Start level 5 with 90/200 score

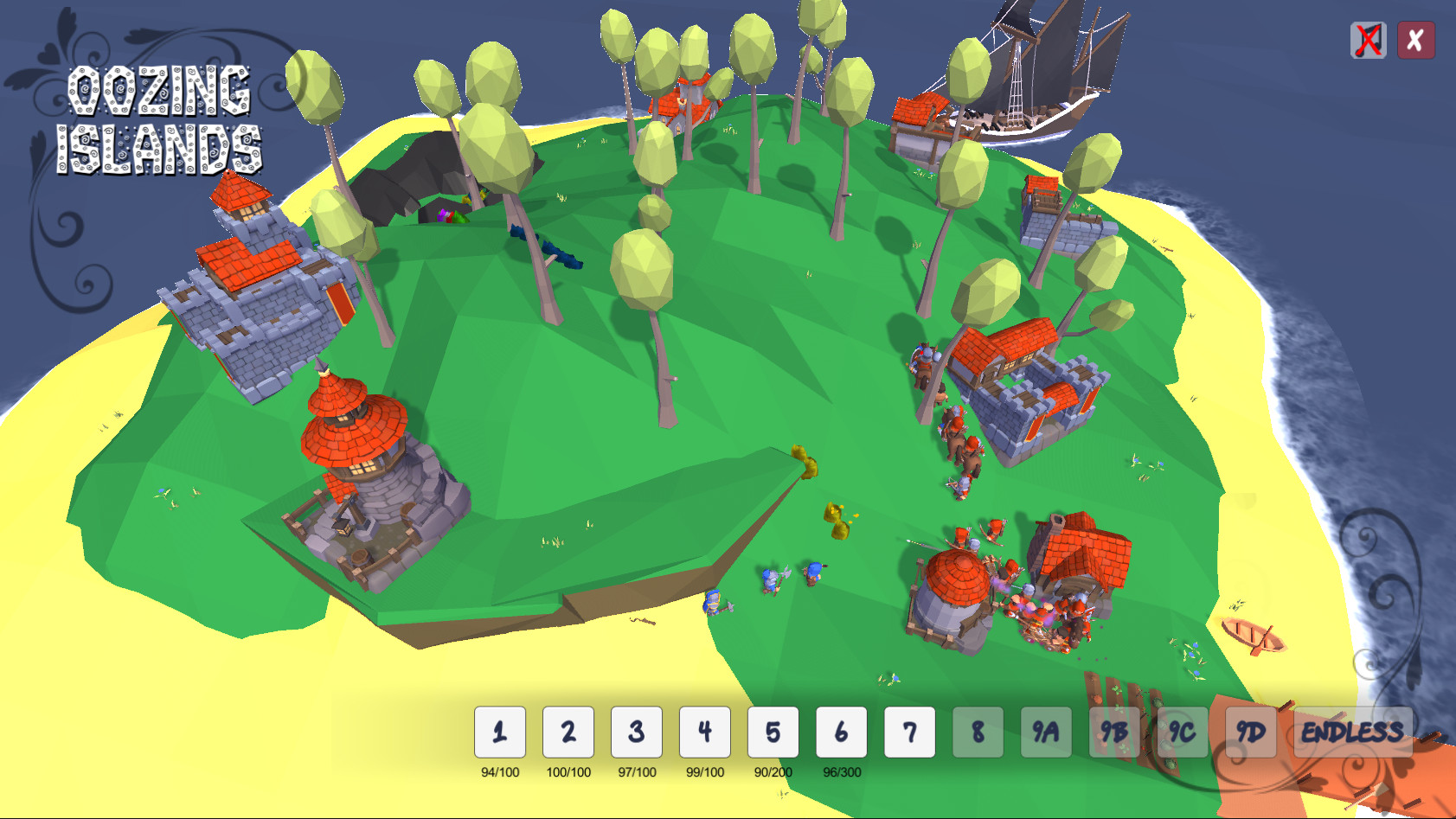[773, 731]
